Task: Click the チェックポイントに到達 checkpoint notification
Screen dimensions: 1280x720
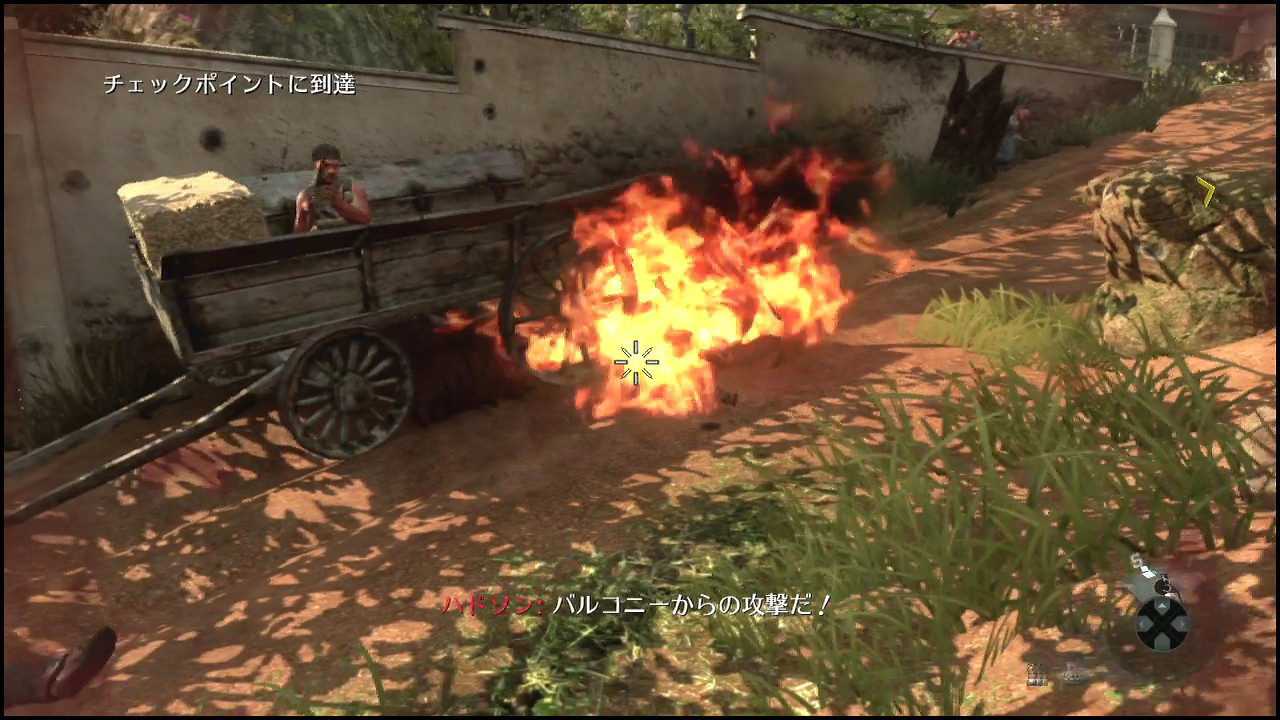Action: click(233, 86)
